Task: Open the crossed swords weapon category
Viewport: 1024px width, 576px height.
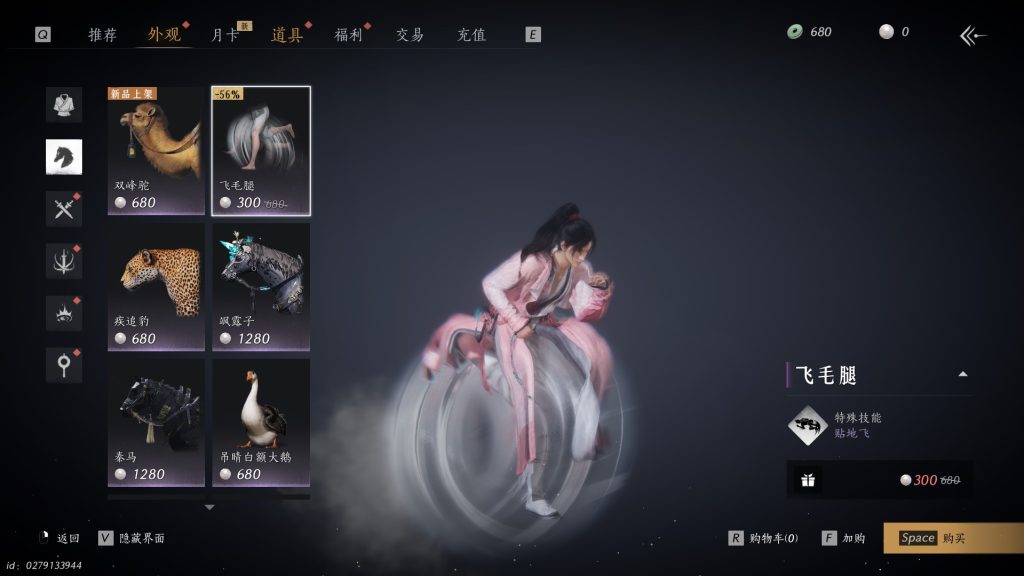Action: [x=64, y=209]
